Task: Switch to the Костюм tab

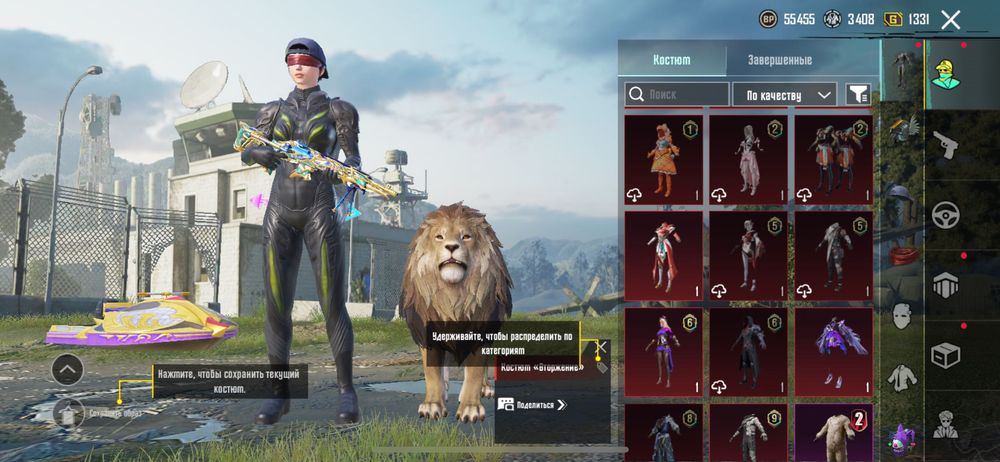Action: pyautogui.click(x=671, y=60)
